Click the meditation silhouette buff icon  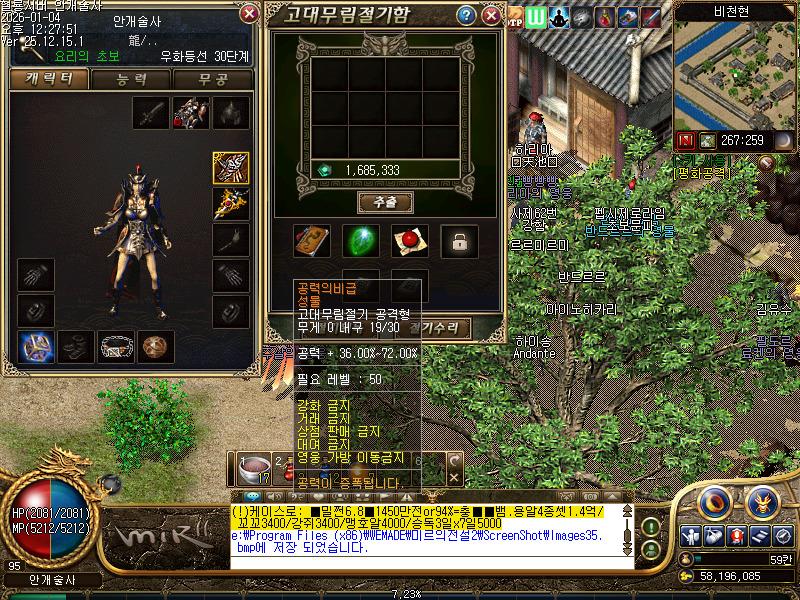click(x=559, y=17)
